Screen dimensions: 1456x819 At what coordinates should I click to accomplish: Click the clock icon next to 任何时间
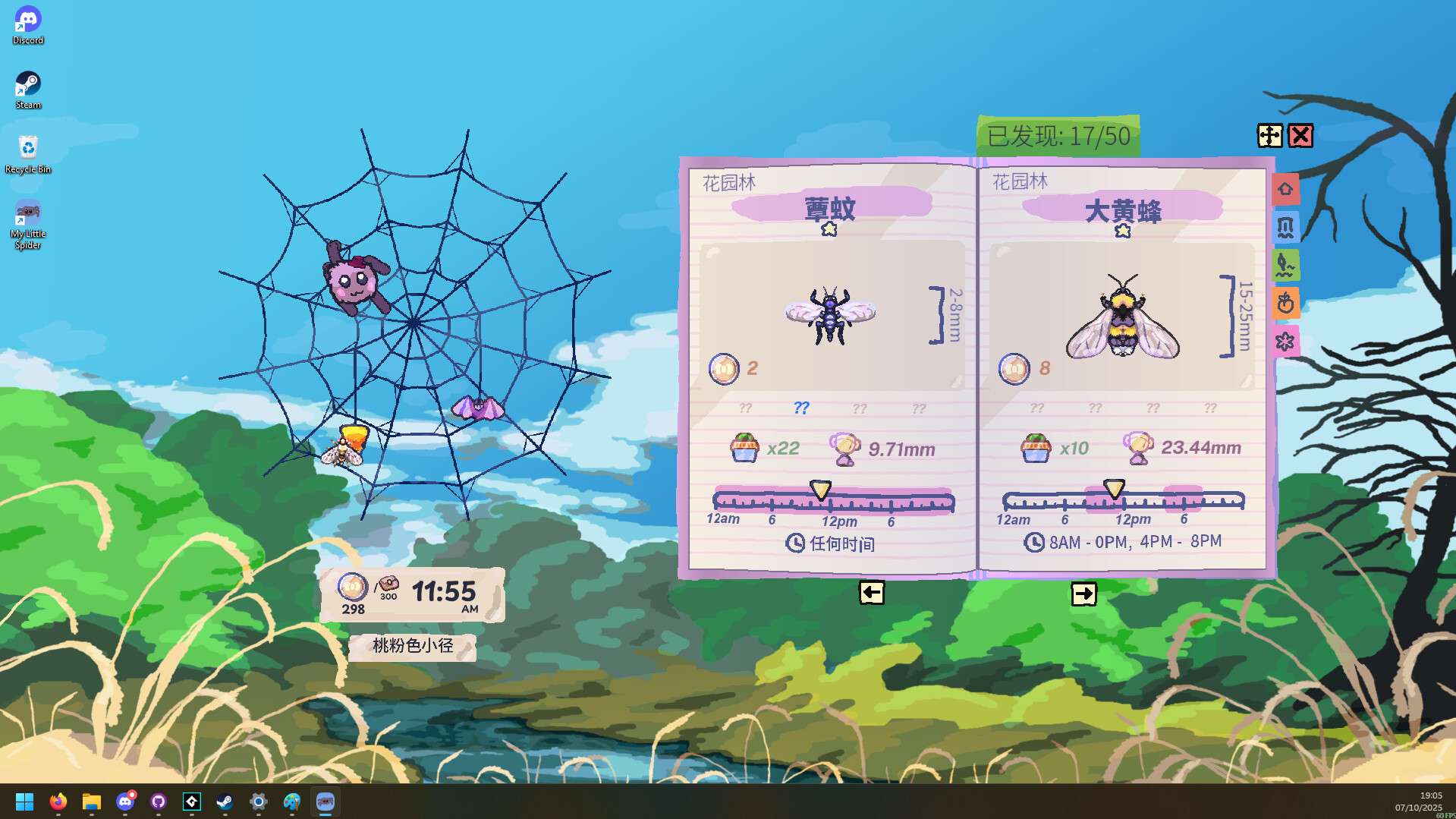click(795, 544)
